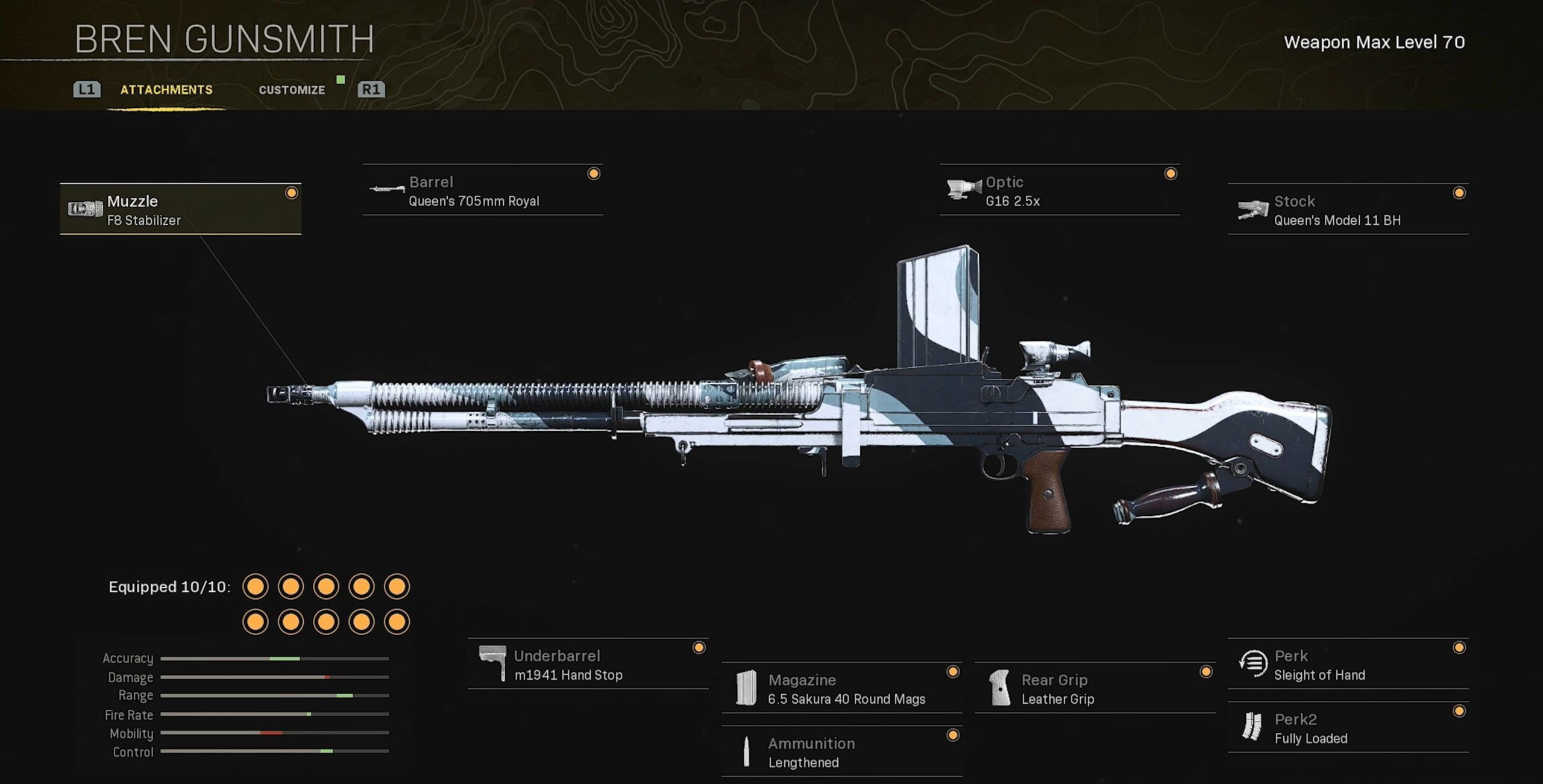The image size is (1543, 784).
Task: Select the Magazine attachment icon
Action: (x=746, y=687)
